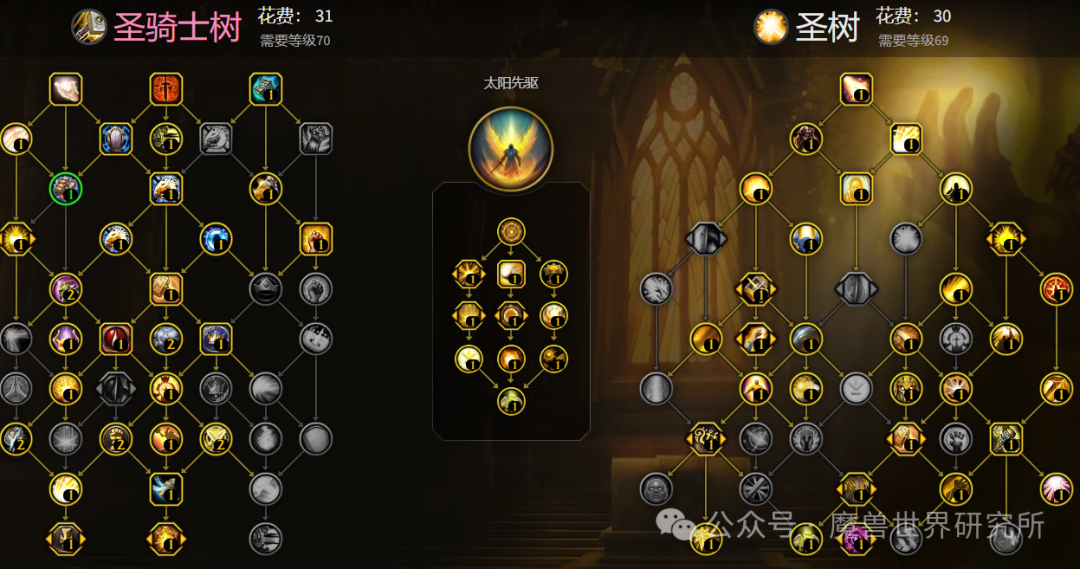Select the top sun-disc node of hero tree

coord(511,231)
